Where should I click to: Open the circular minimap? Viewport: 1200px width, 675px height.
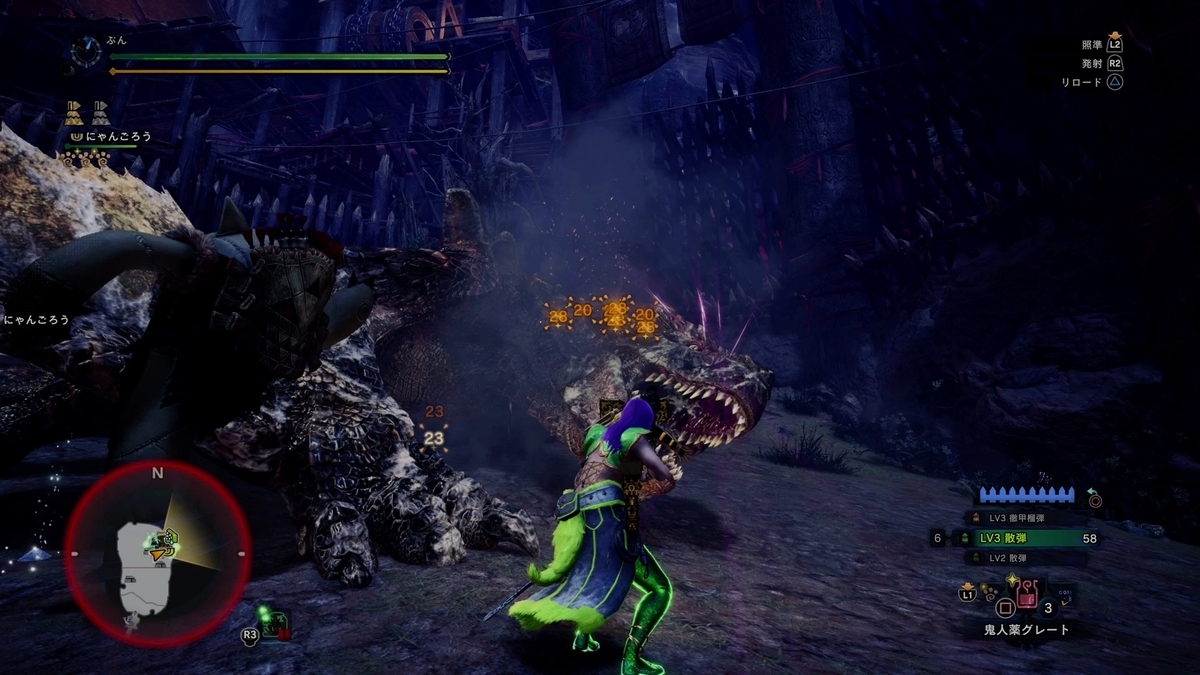click(x=157, y=554)
